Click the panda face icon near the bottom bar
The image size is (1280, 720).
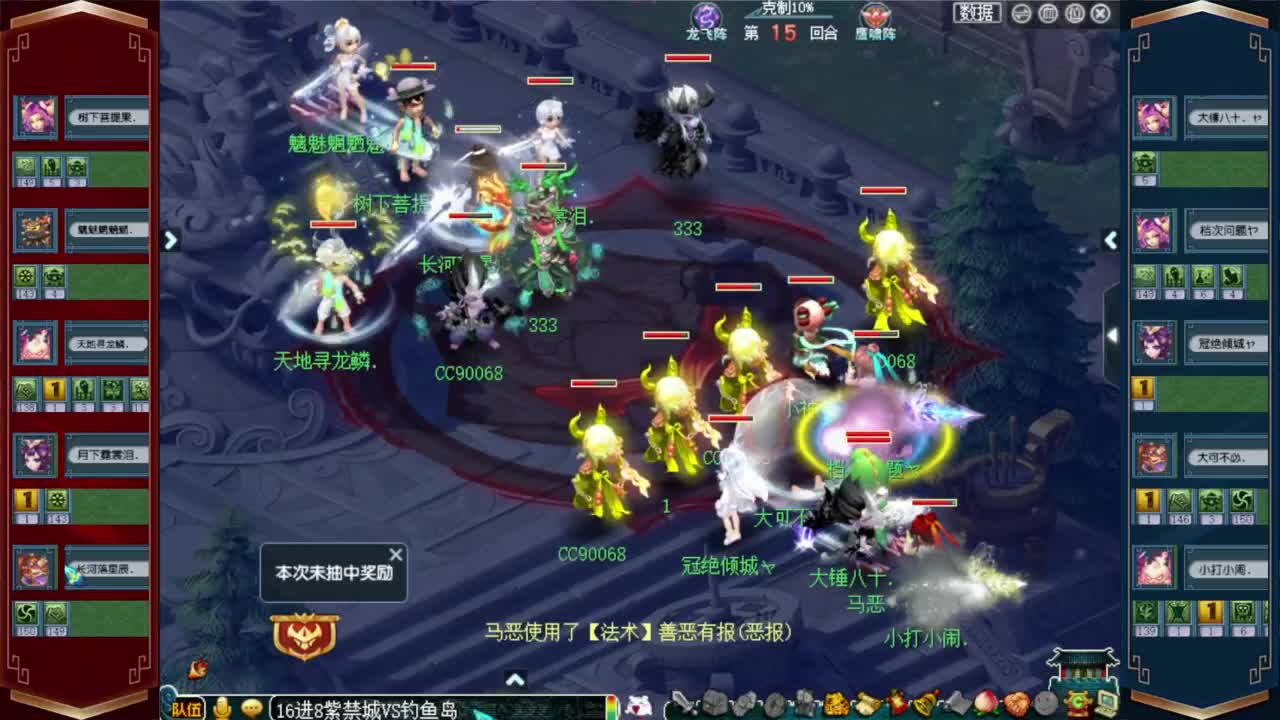(640, 706)
